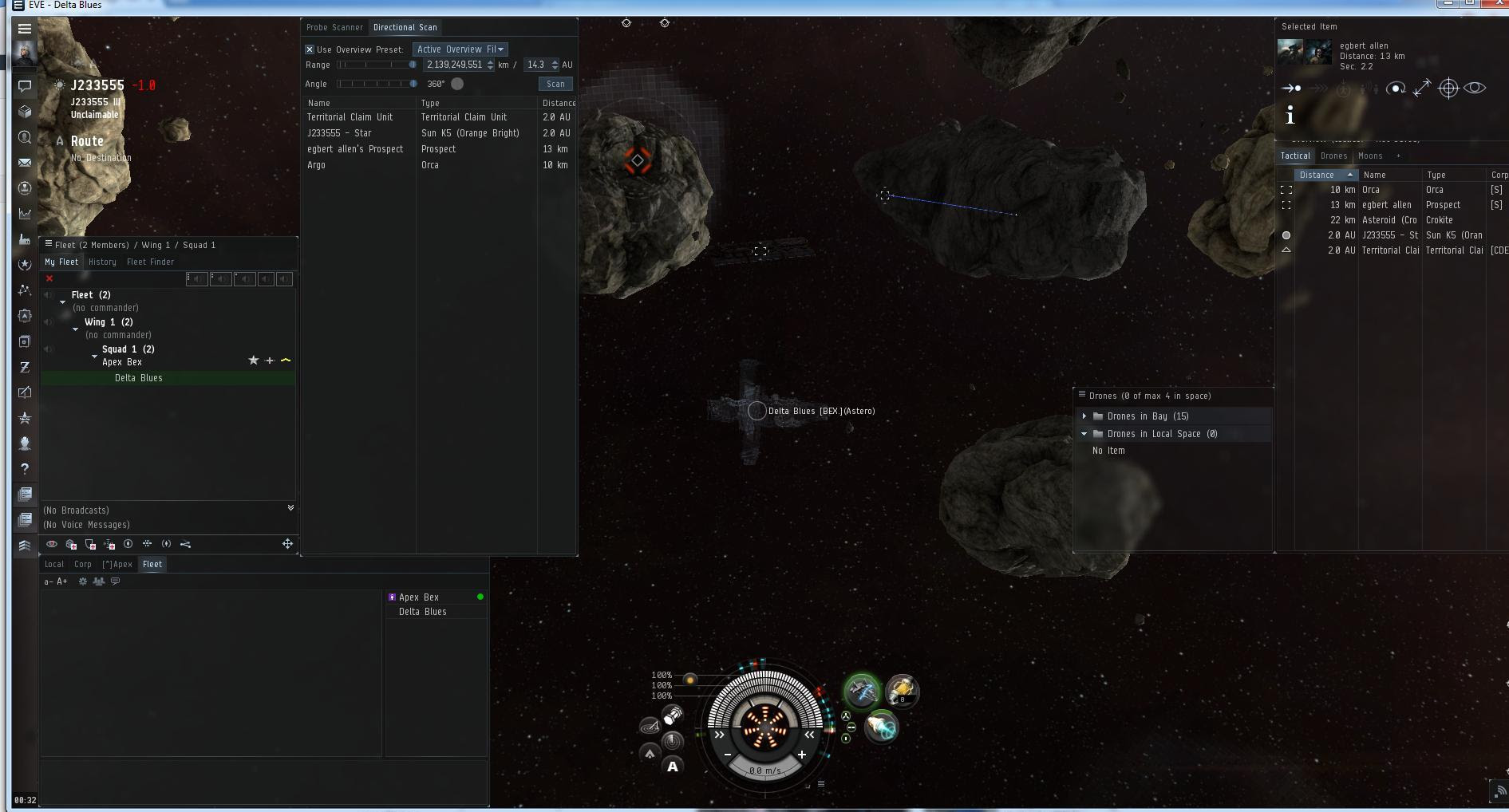Open the Local chat tab

click(54, 564)
